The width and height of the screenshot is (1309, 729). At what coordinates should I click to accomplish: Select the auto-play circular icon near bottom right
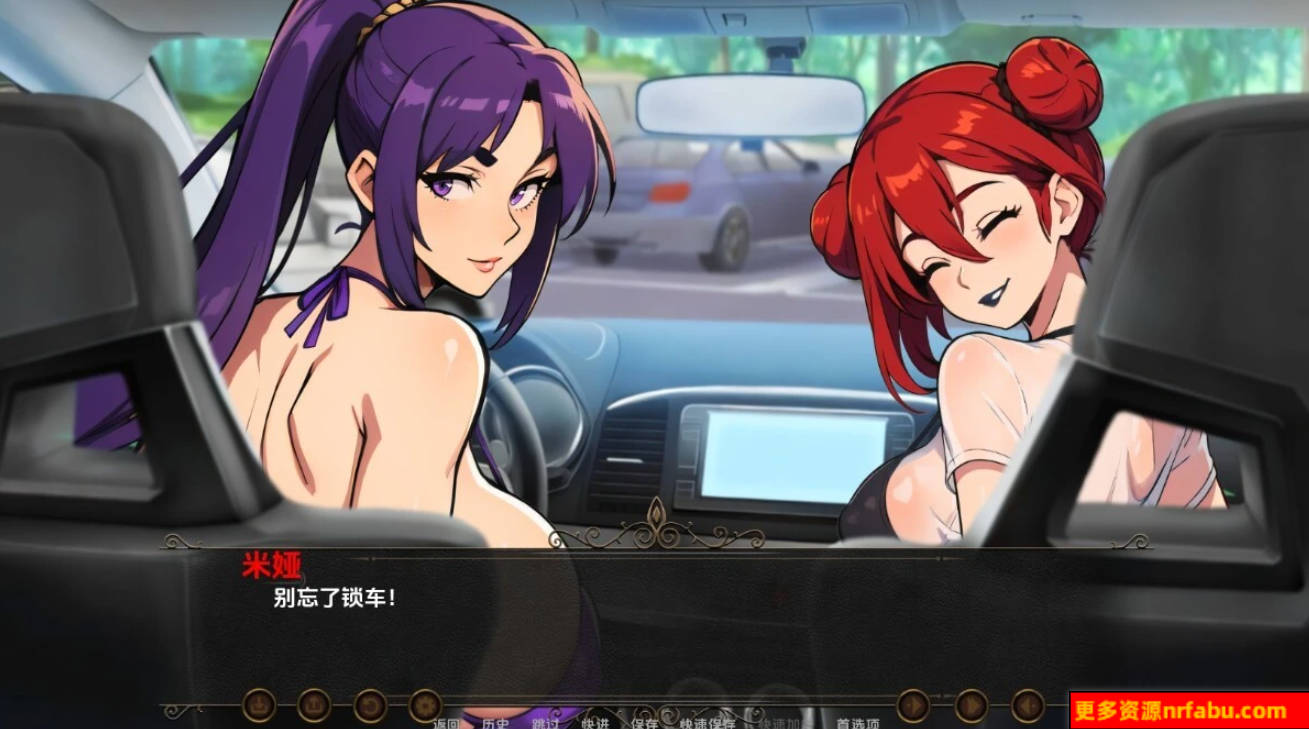click(x=969, y=705)
